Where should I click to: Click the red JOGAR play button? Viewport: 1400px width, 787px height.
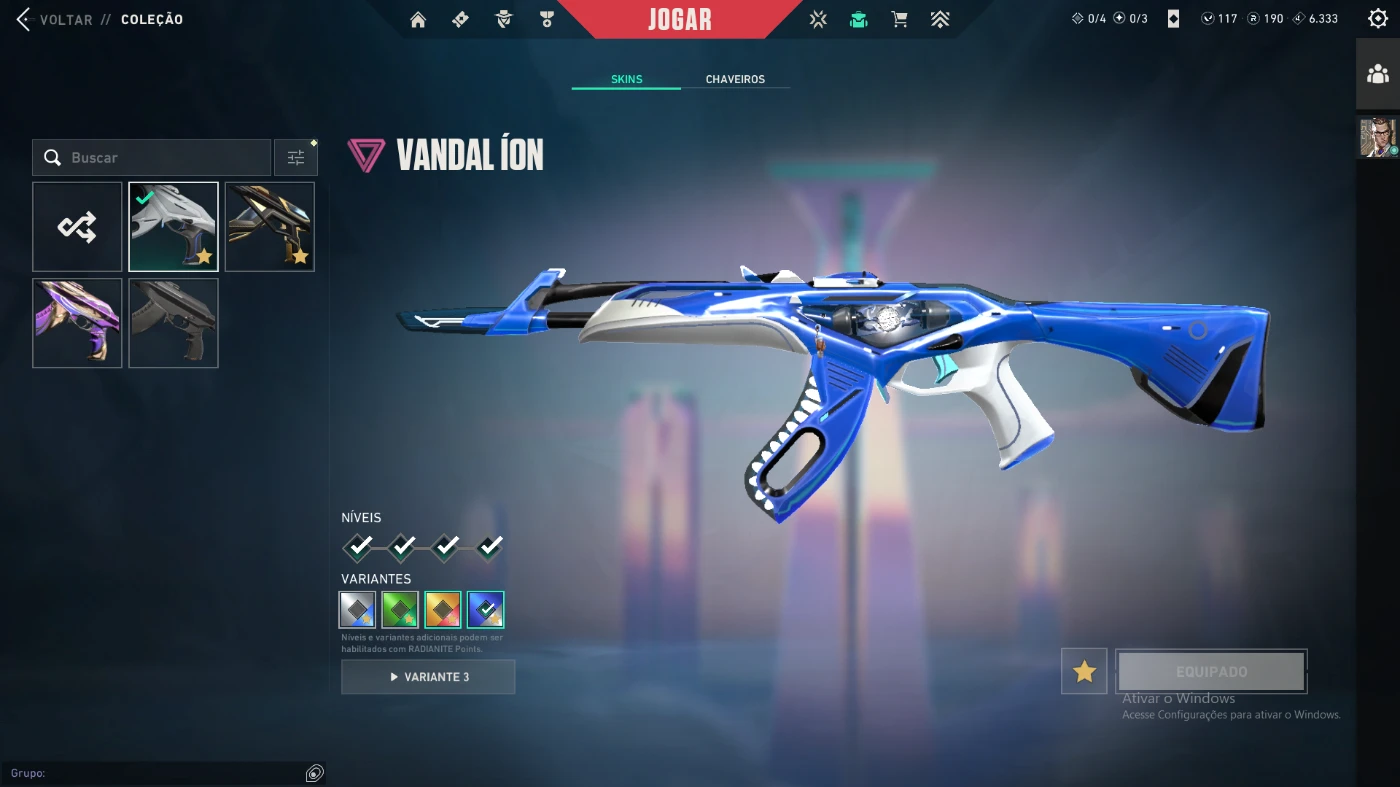coord(679,19)
